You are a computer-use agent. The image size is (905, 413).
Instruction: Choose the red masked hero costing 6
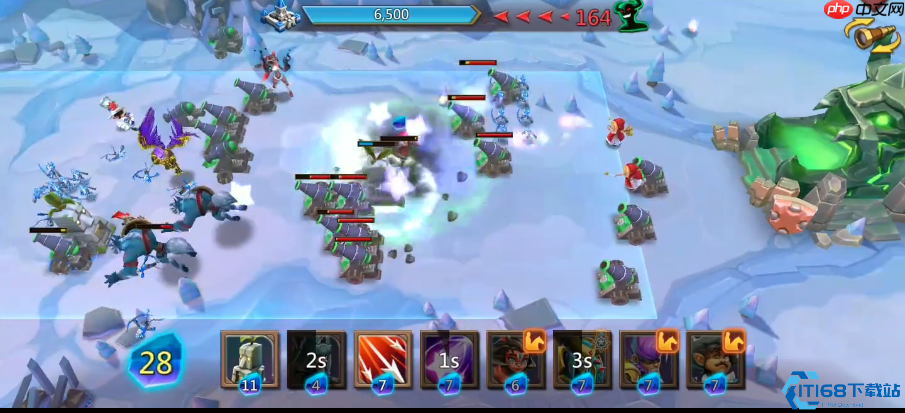pos(516,358)
